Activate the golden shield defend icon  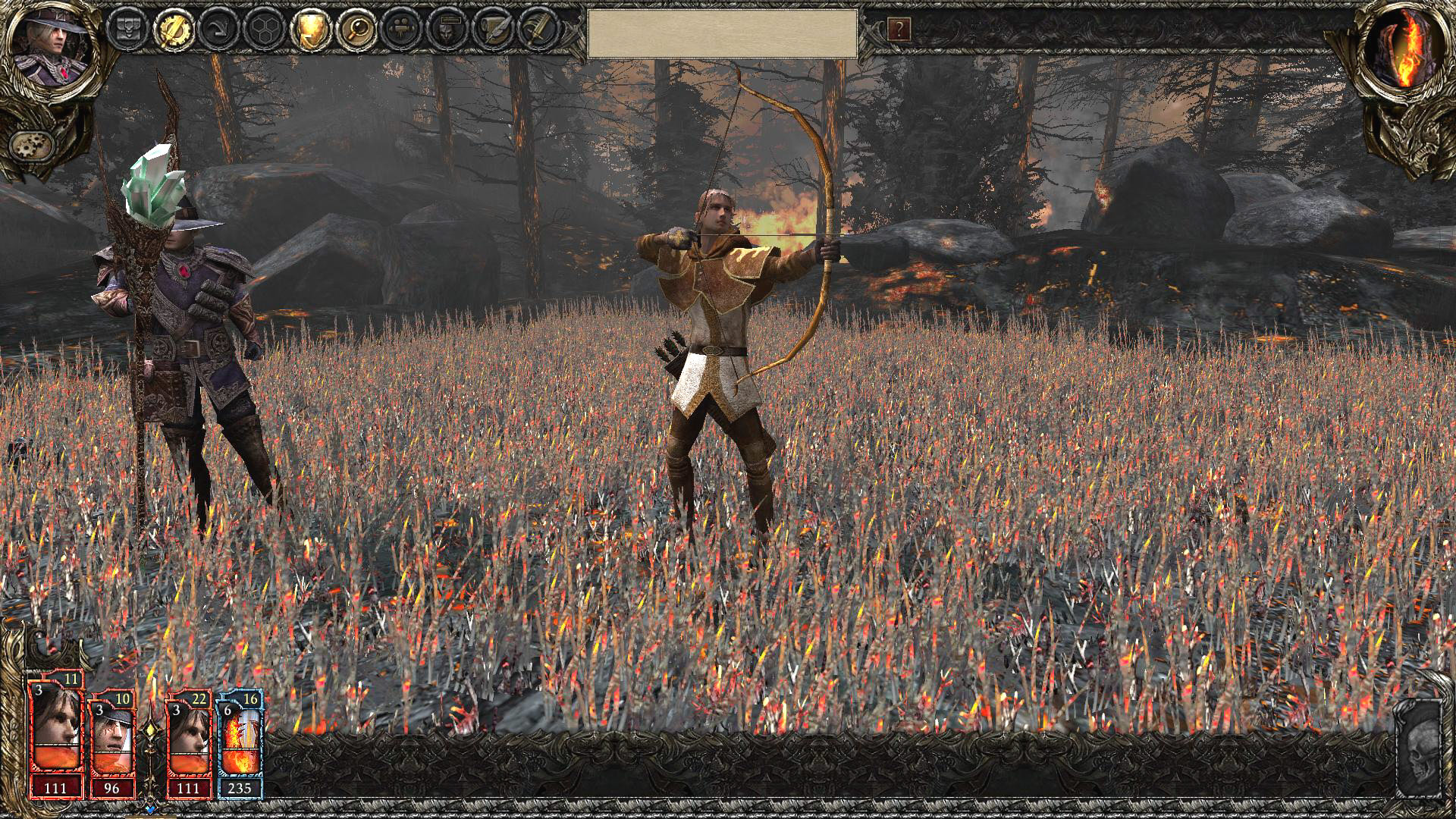(311, 30)
